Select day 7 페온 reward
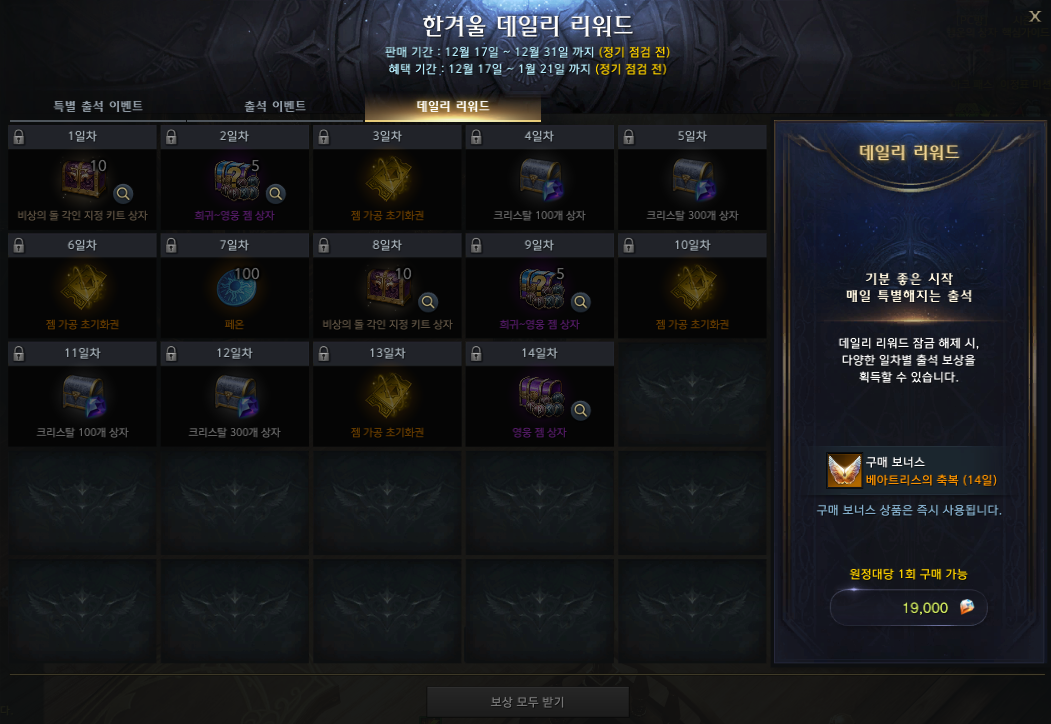This screenshot has height=724, width=1051. click(x=235, y=288)
